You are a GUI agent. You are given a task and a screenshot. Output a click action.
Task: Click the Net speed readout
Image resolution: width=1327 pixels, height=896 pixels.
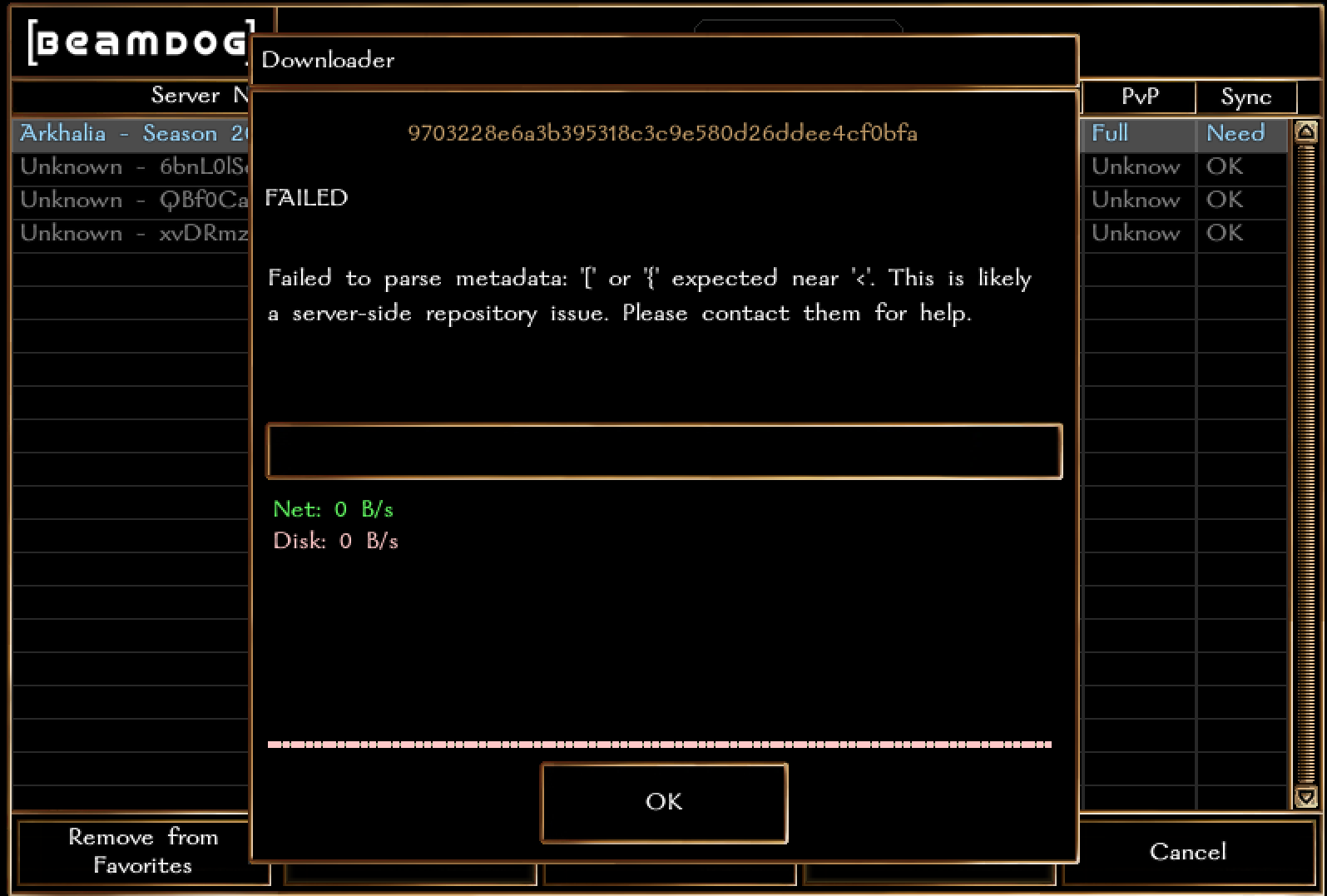click(333, 509)
